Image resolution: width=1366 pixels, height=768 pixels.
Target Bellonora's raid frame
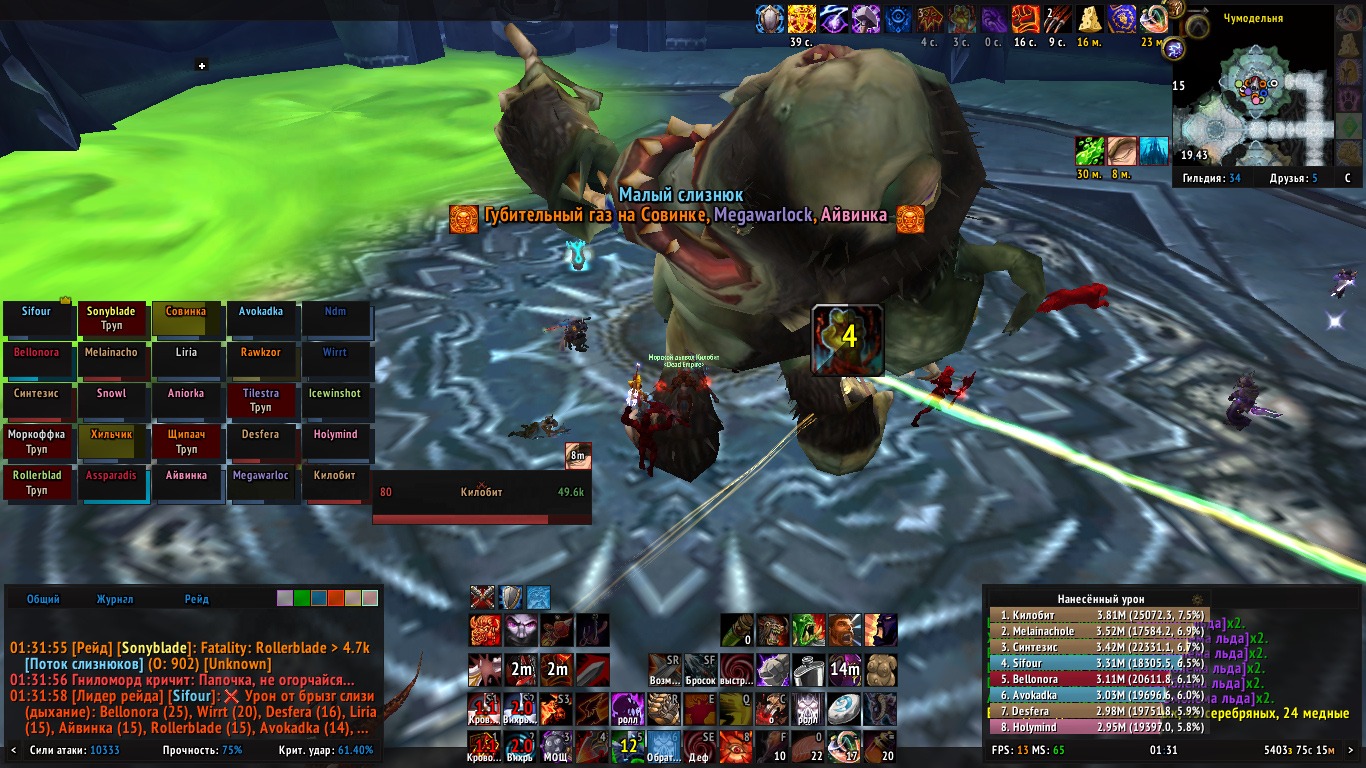[37, 360]
